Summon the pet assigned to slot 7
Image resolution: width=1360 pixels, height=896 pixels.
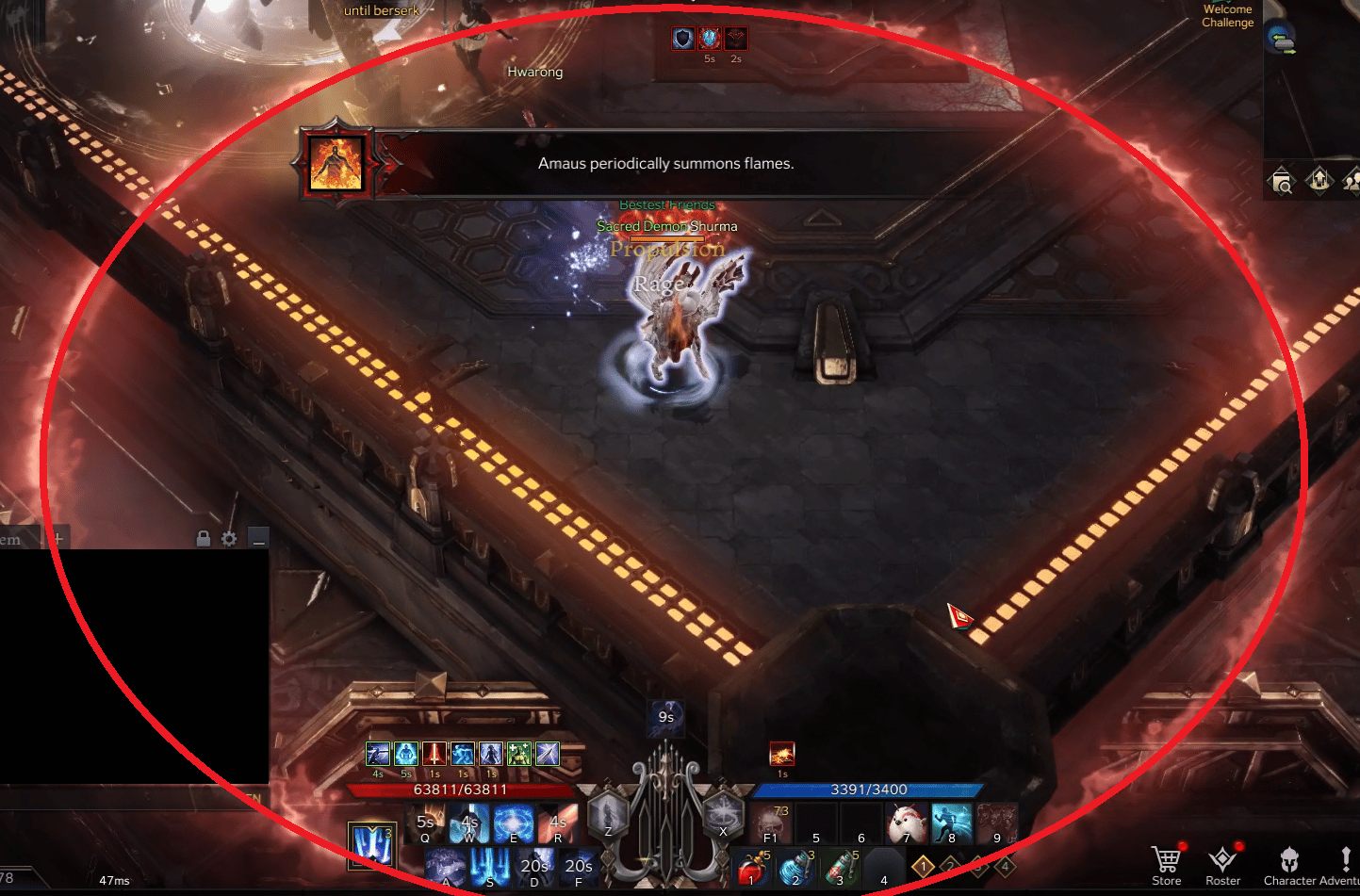906,823
